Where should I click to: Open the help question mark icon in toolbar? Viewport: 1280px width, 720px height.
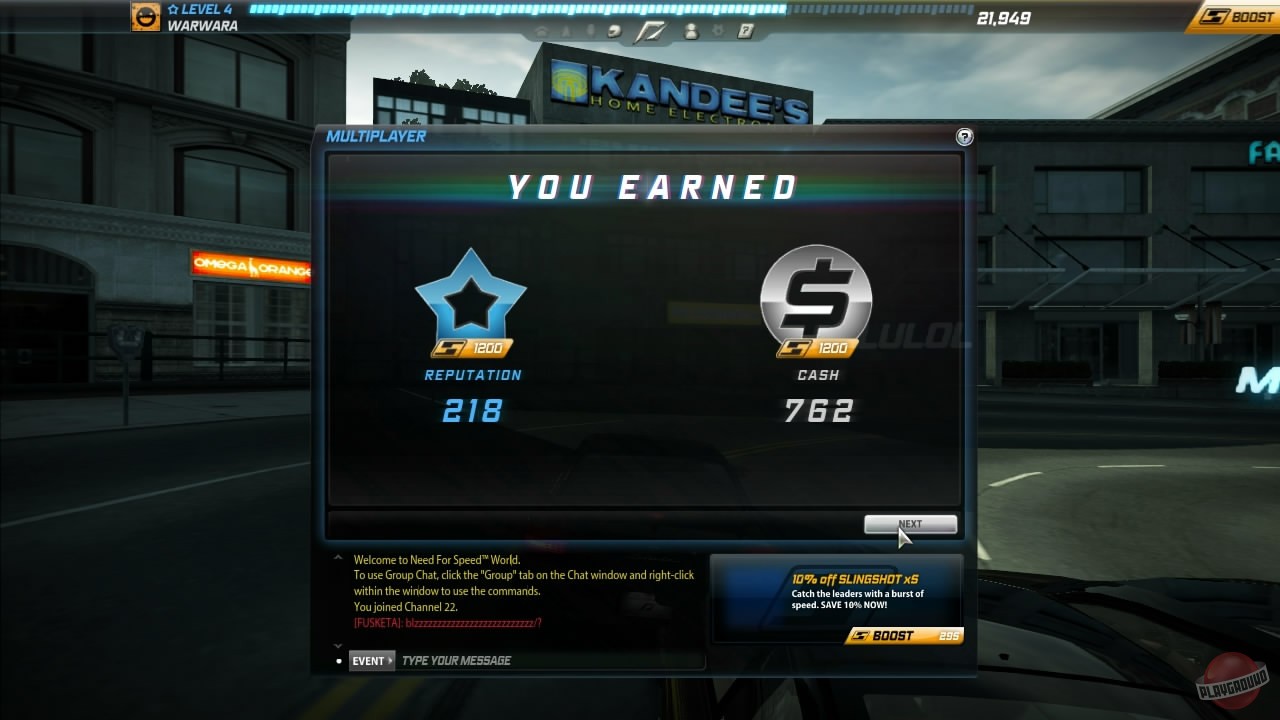click(x=745, y=31)
